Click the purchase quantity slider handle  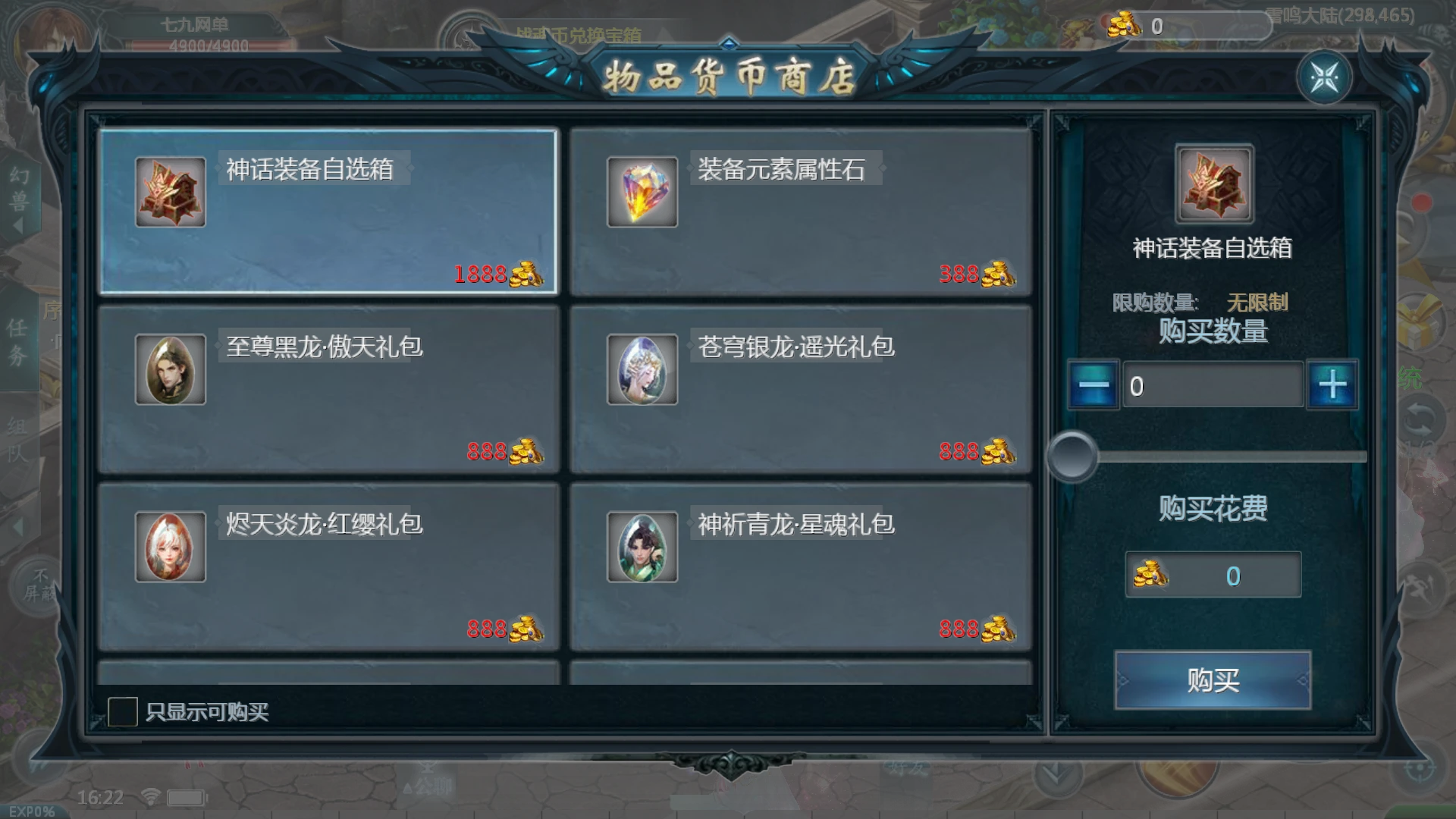(x=1073, y=456)
